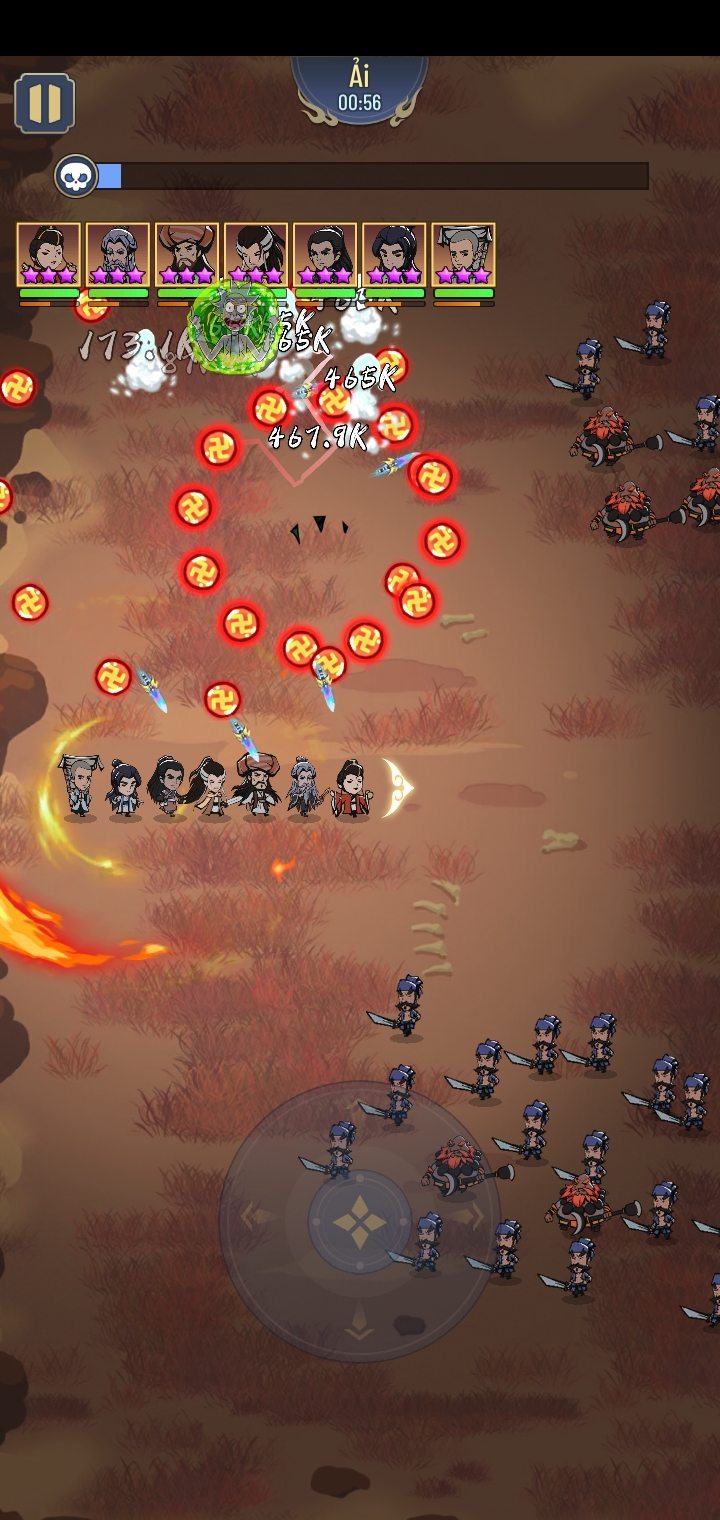Tap the joystick's left arrow
Screen dimensions: 720x1520
click(x=248, y=1217)
